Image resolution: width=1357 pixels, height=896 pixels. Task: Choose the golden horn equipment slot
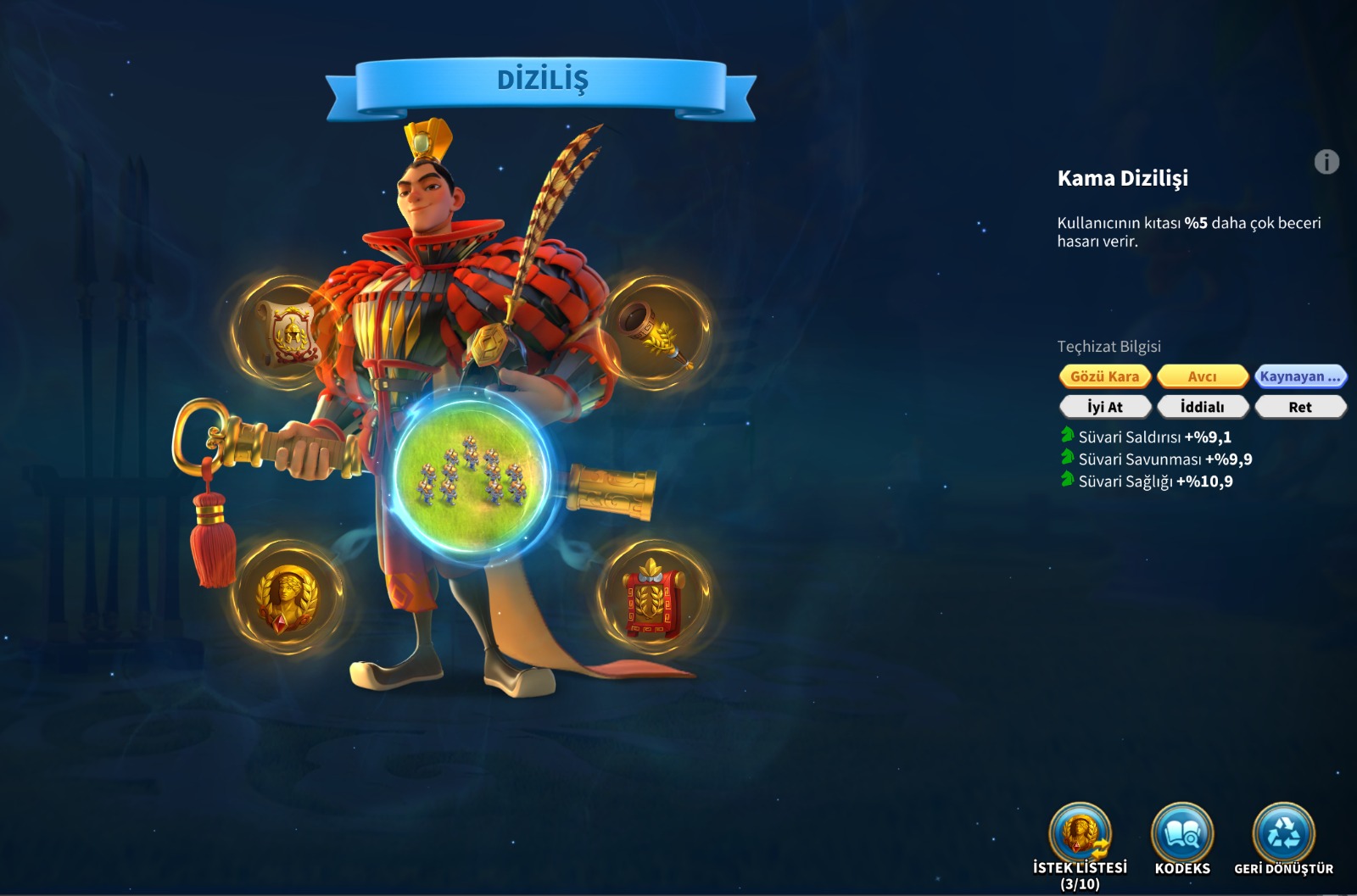pyautogui.click(x=656, y=331)
